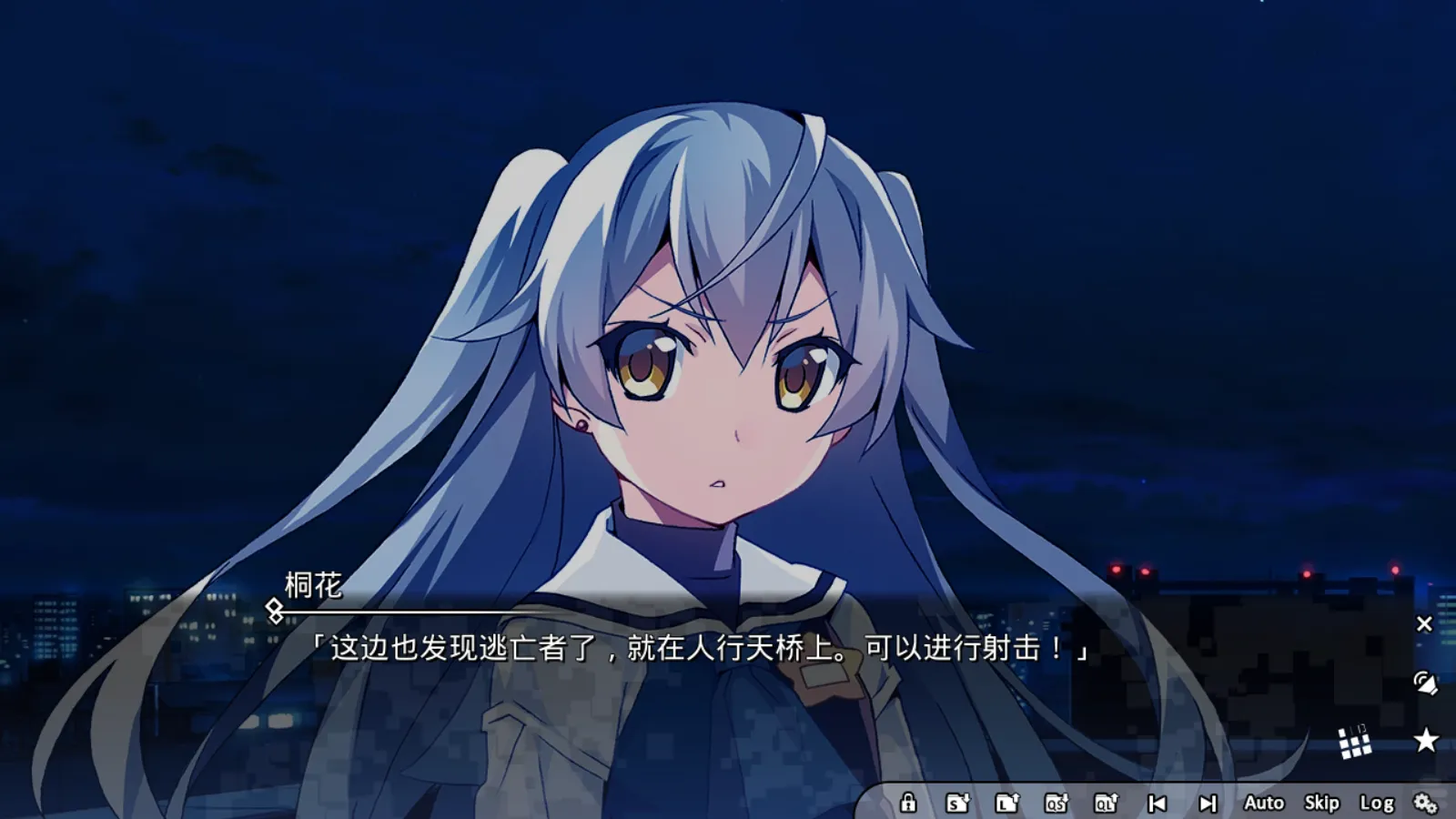Screen dimensions: 1456x819
Task: Click the diamond ornament beside the name divider
Action: point(275,610)
